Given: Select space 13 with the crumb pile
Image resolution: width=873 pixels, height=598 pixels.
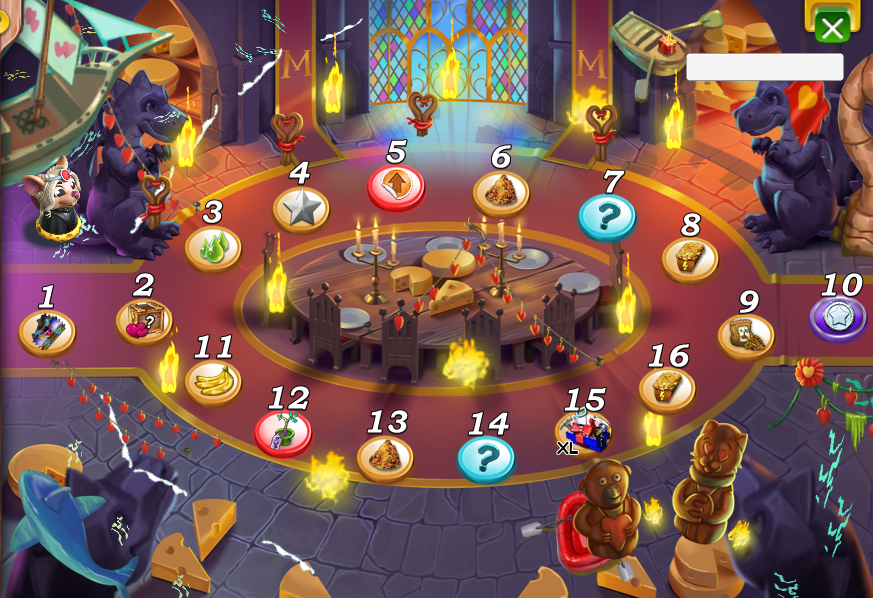Looking at the screenshot, I should (x=385, y=456).
